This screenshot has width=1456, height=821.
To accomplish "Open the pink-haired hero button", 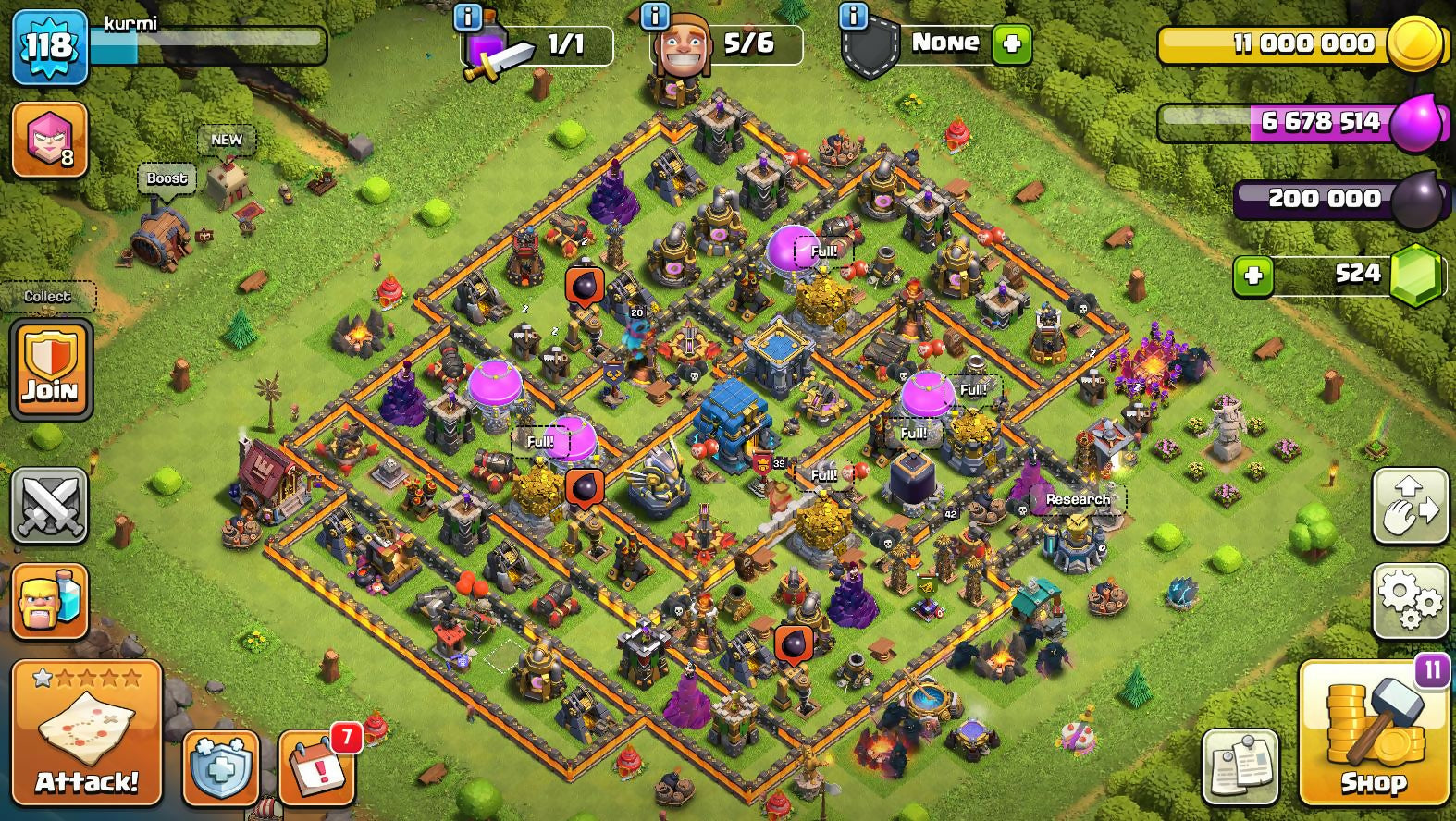I will tap(50, 140).
